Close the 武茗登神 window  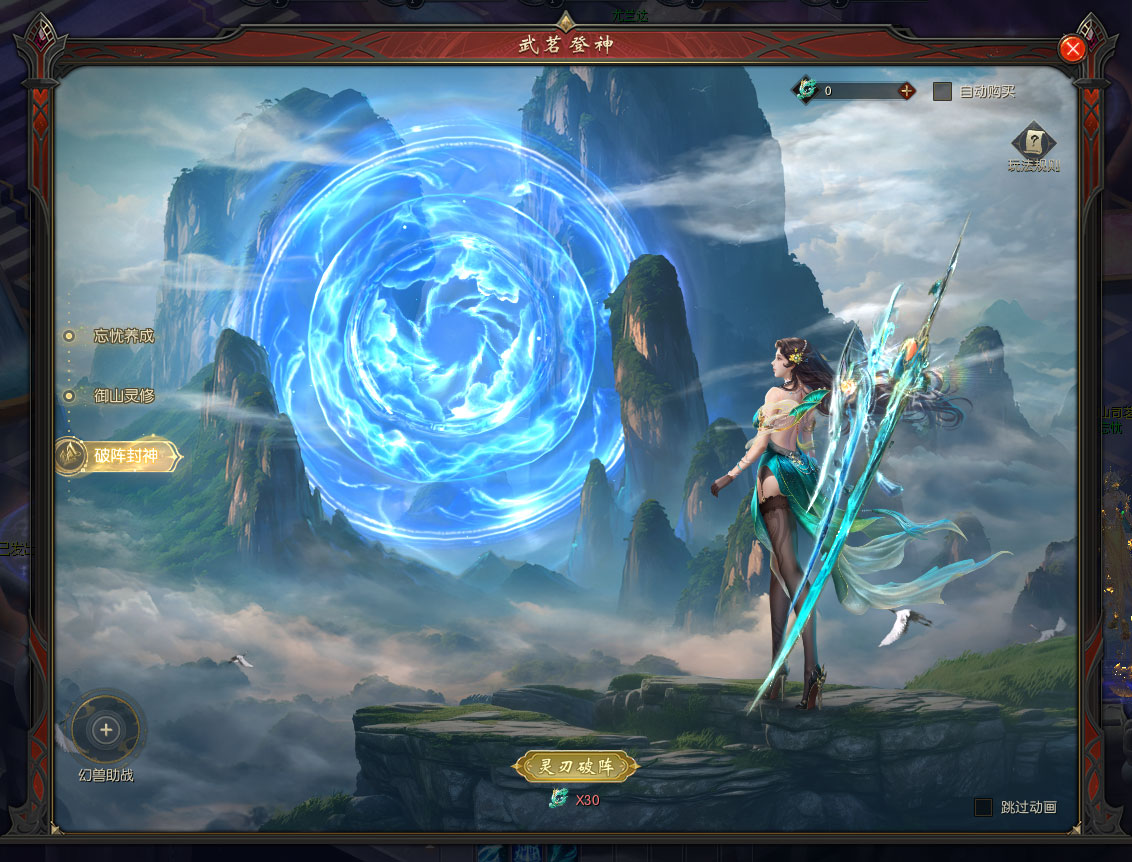coord(1072,49)
